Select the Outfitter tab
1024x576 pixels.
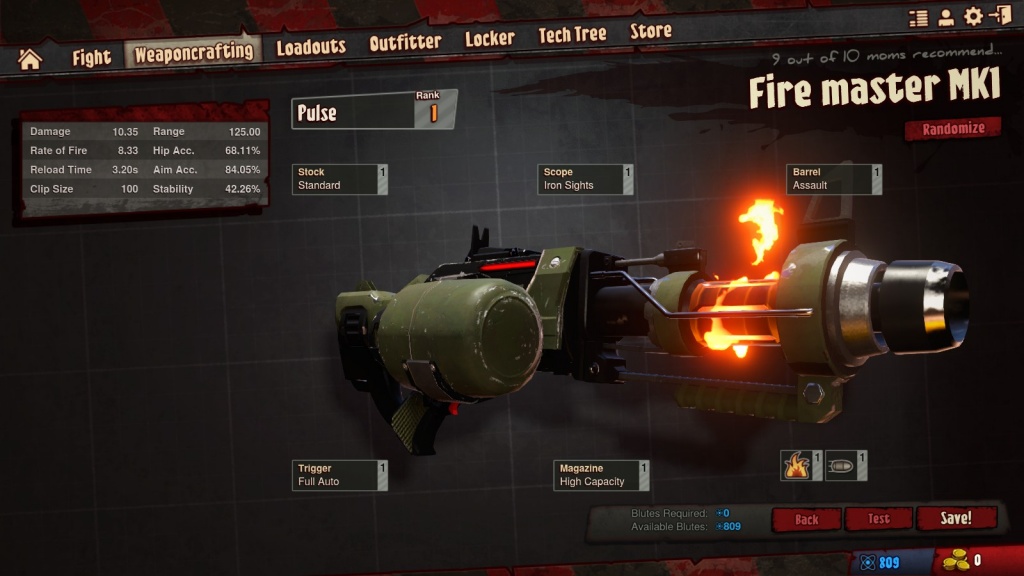[405, 43]
